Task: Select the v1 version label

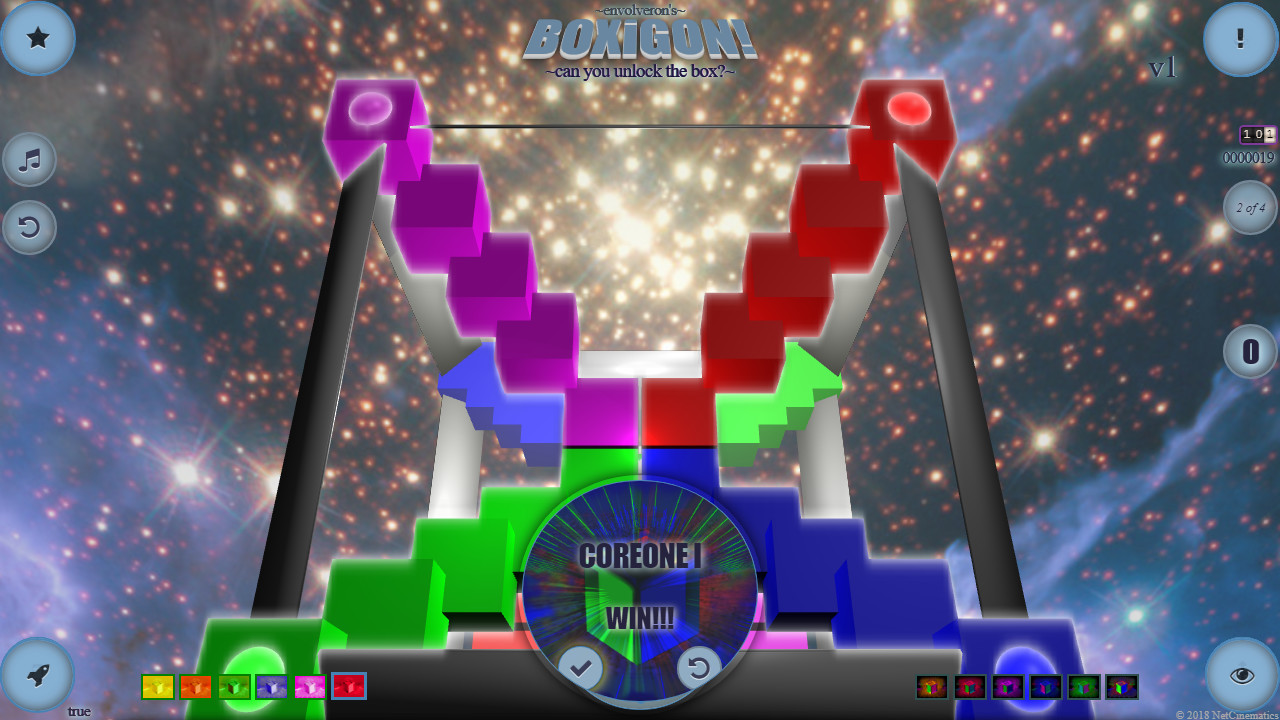Action: pyautogui.click(x=1163, y=68)
